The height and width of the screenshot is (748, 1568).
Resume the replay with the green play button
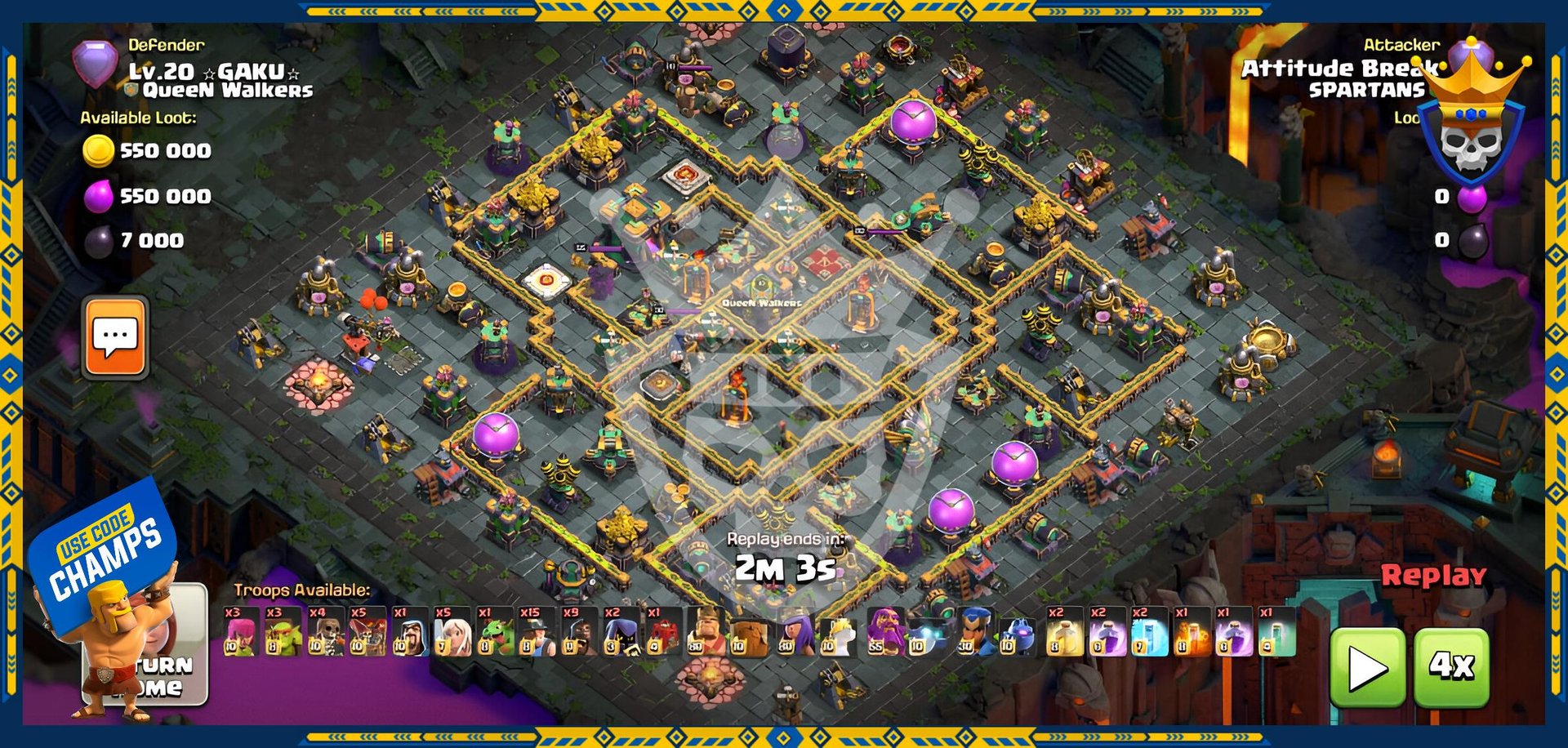[1368, 668]
